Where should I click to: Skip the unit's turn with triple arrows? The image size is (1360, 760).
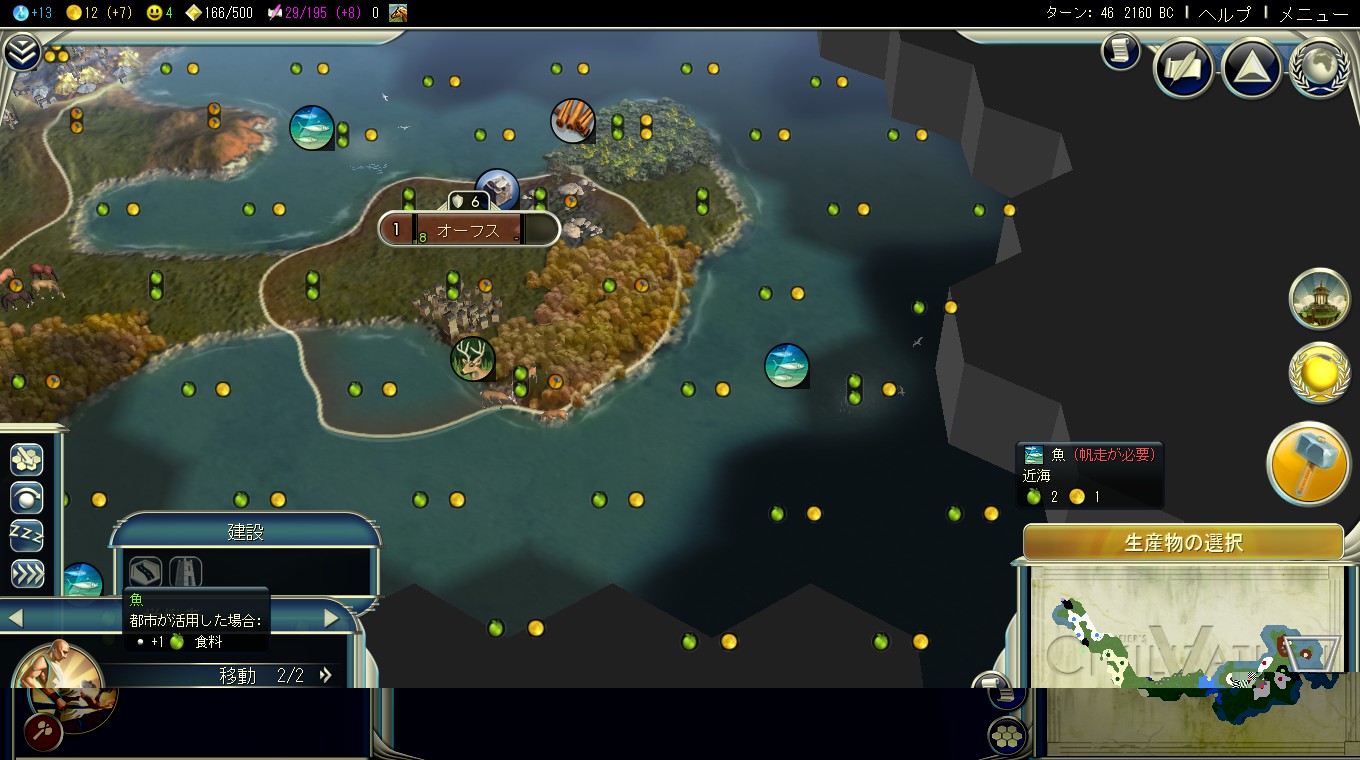click(27, 573)
